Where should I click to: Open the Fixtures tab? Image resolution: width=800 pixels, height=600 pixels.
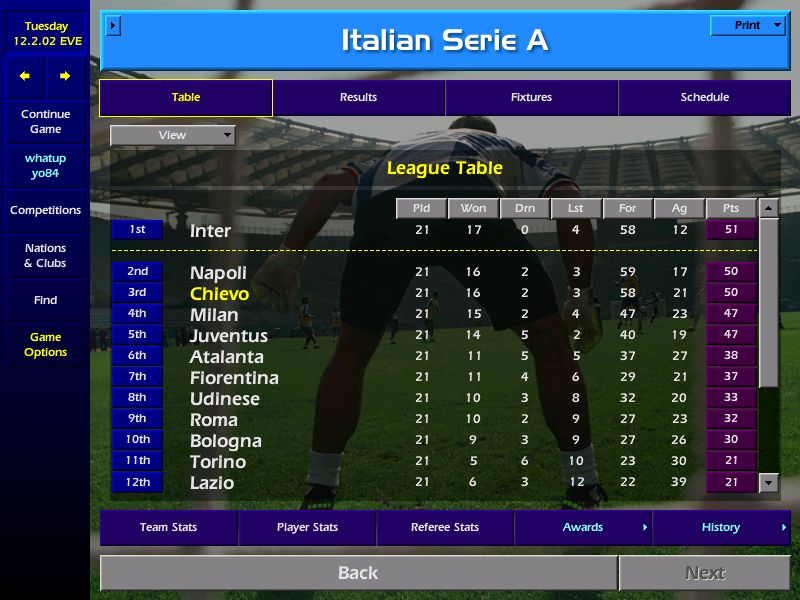(531, 97)
